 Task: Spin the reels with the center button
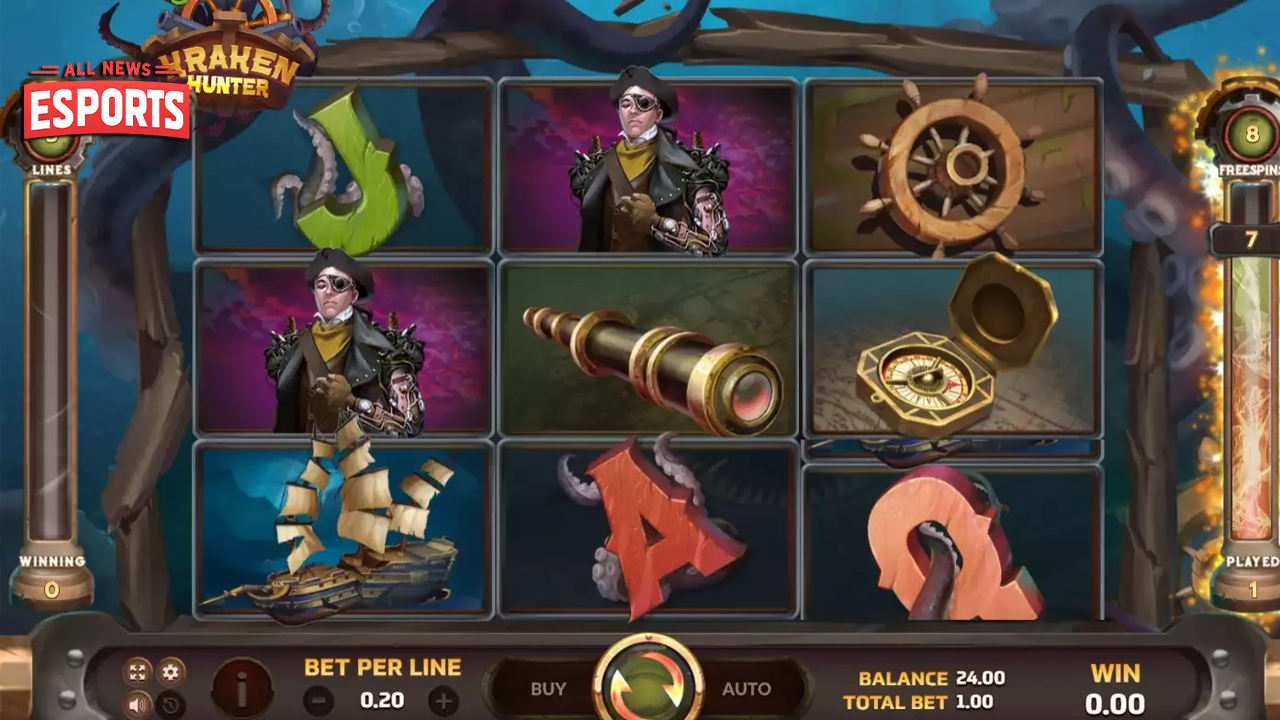[648, 685]
